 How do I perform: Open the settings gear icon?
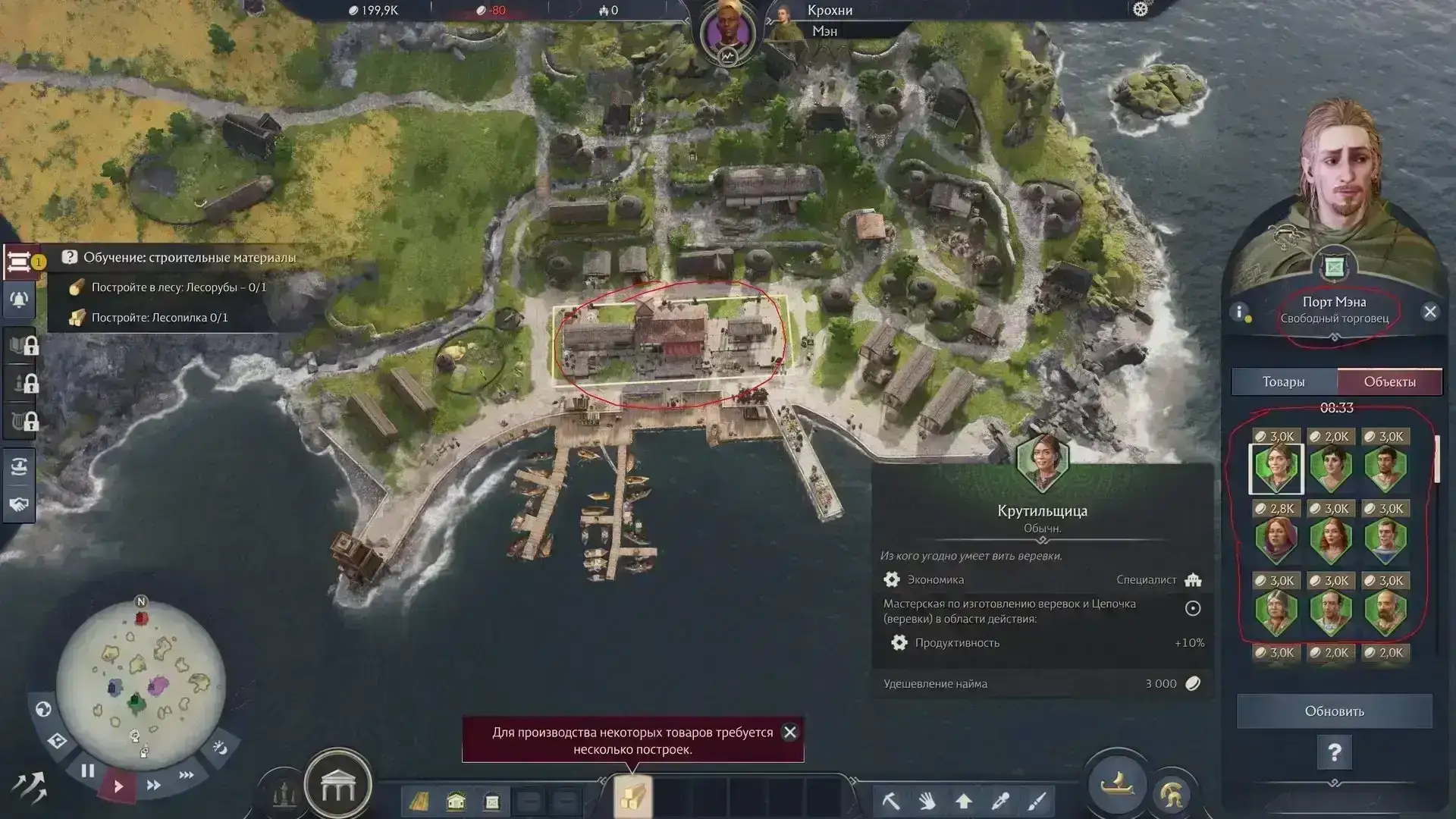pyautogui.click(x=1141, y=10)
